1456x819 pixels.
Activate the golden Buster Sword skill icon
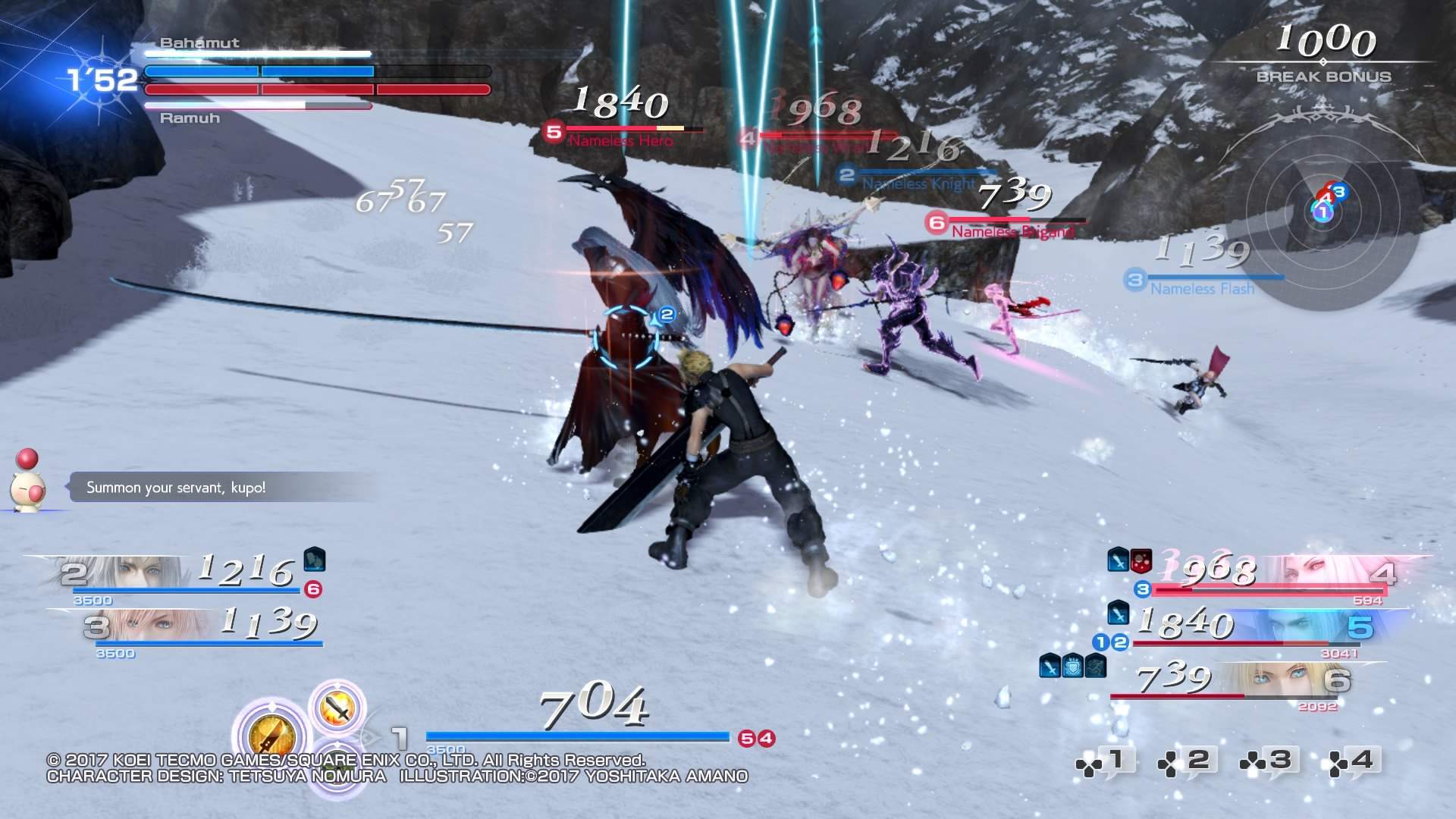[x=271, y=737]
